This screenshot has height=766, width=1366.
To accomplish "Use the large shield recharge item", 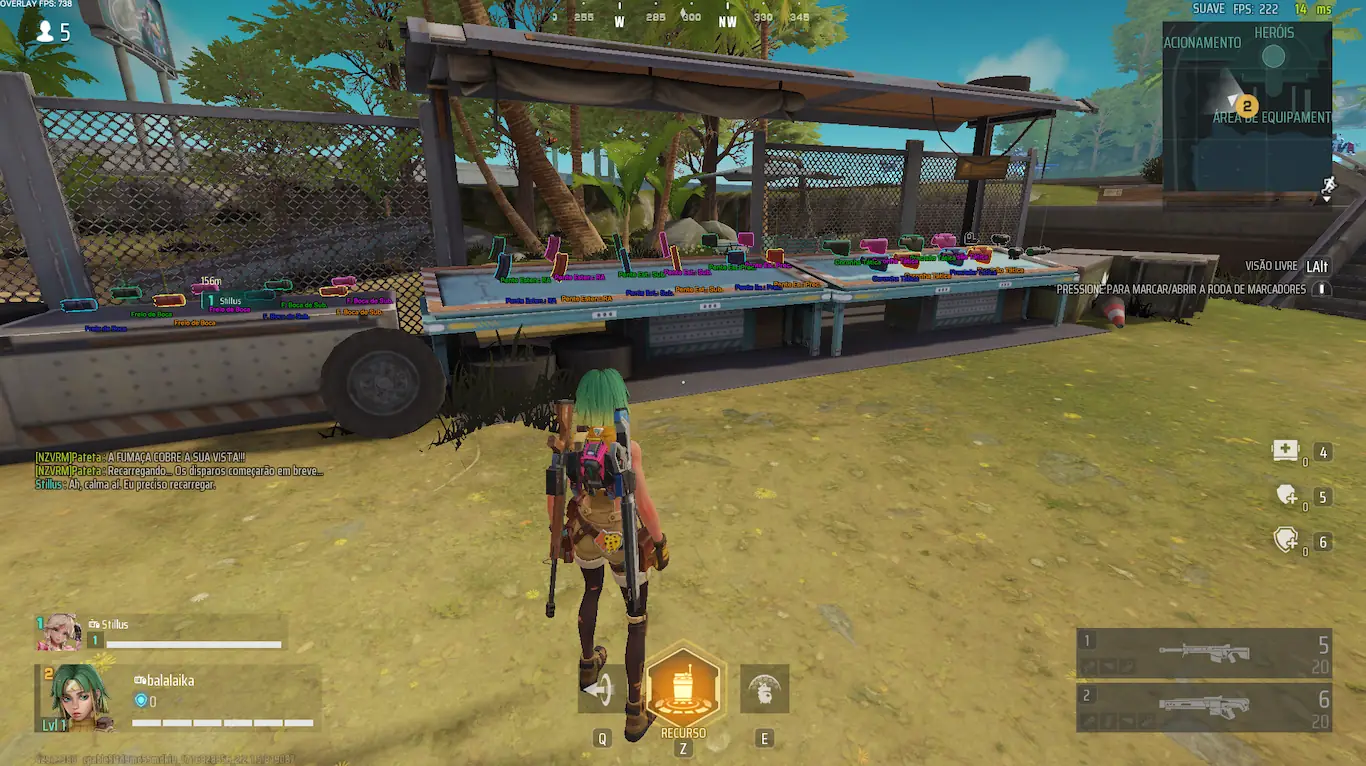I will tap(1286, 540).
